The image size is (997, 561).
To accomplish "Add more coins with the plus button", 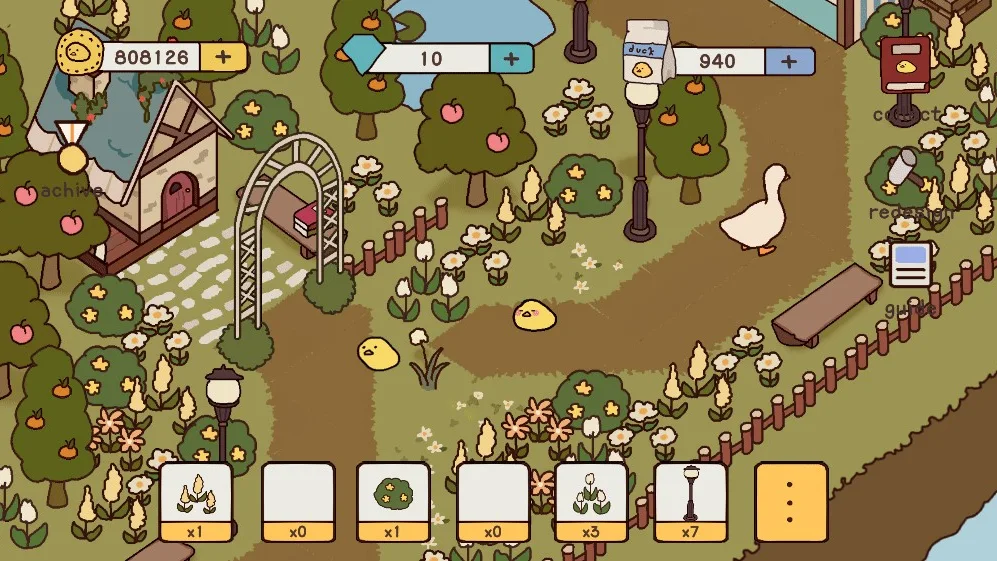I will point(223,56).
